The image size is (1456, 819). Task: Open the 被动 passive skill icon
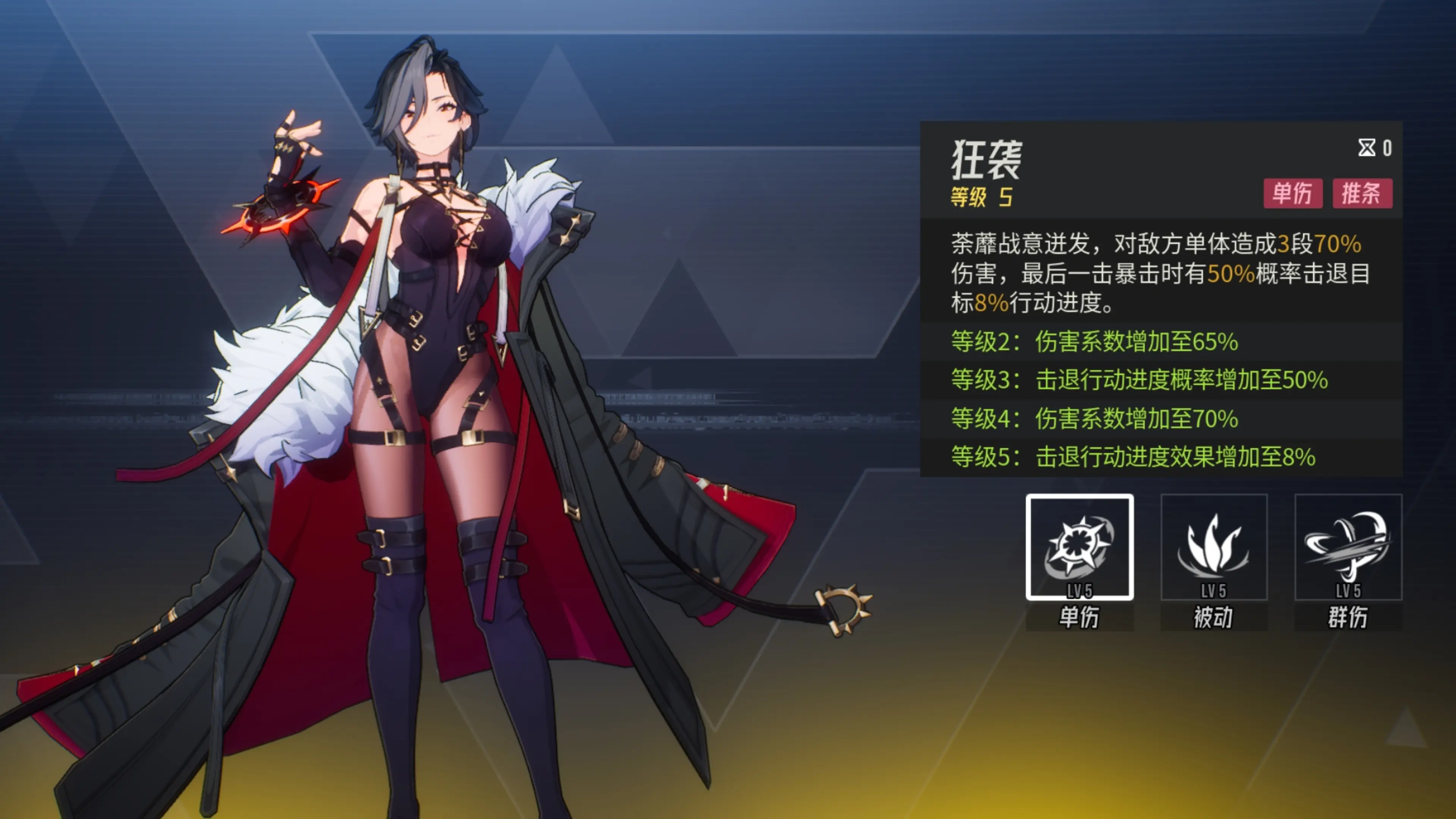[1213, 547]
